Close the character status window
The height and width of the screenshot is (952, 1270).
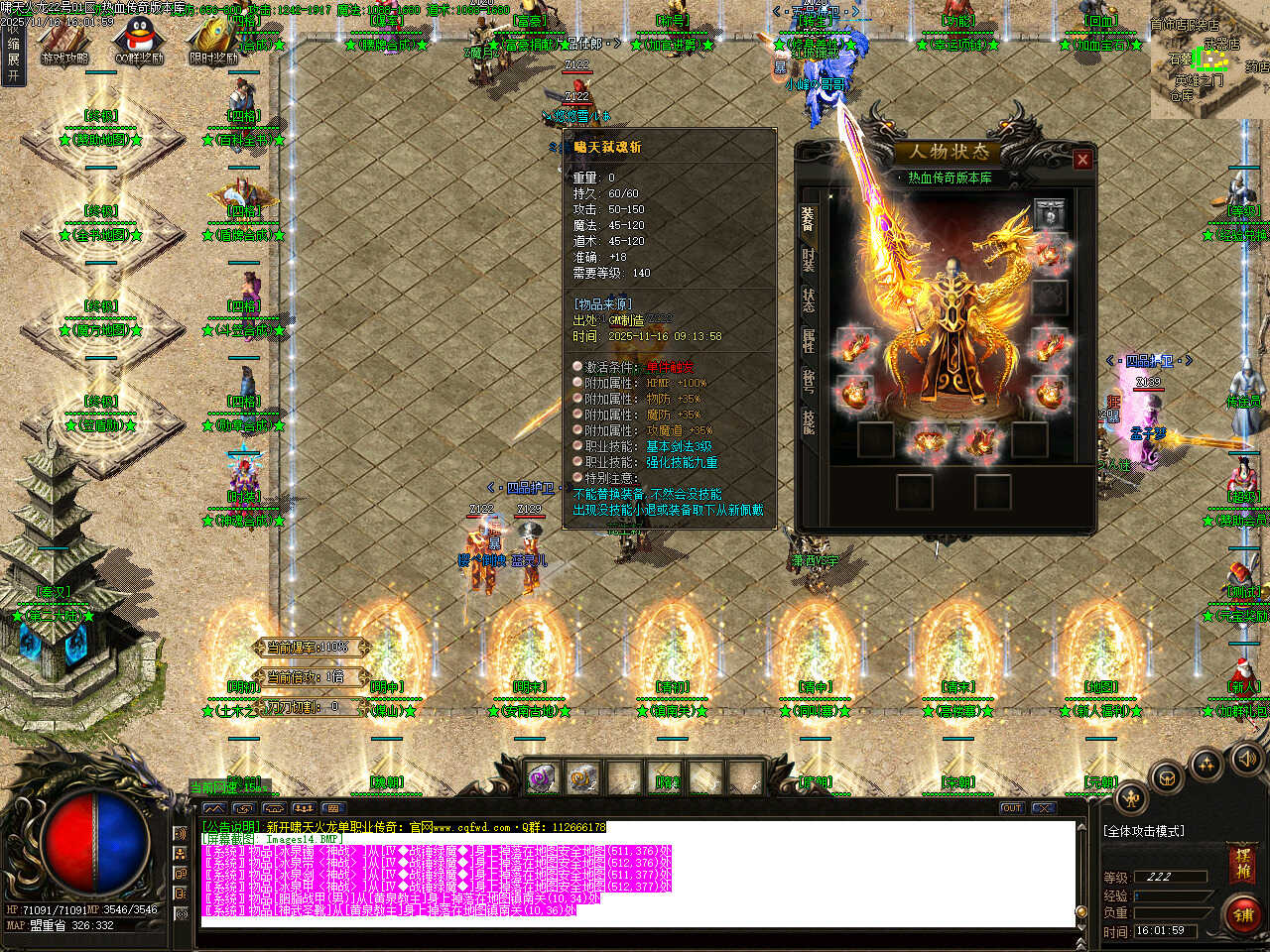click(x=1082, y=159)
